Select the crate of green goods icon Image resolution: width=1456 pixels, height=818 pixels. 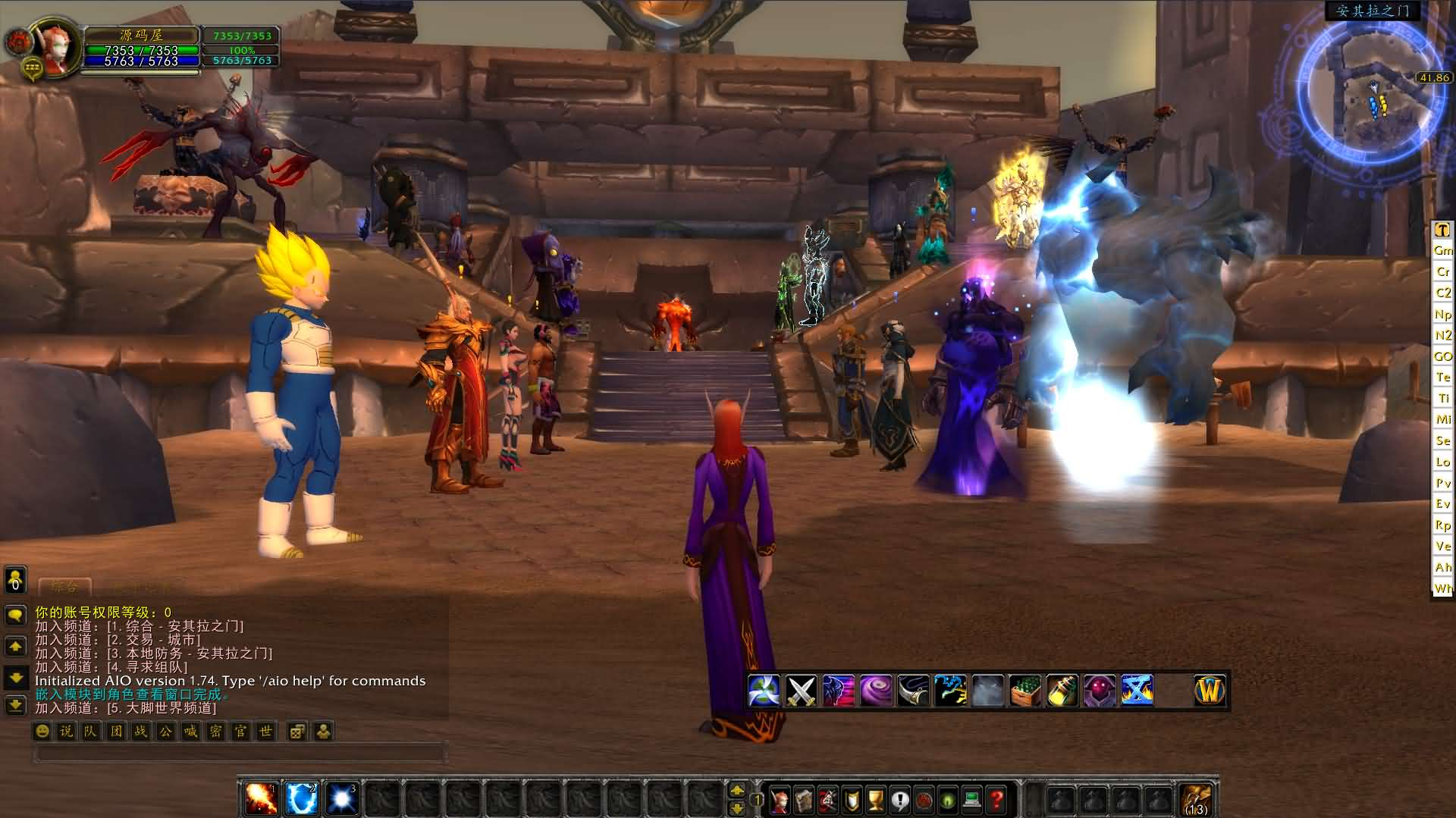[1025, 691]
